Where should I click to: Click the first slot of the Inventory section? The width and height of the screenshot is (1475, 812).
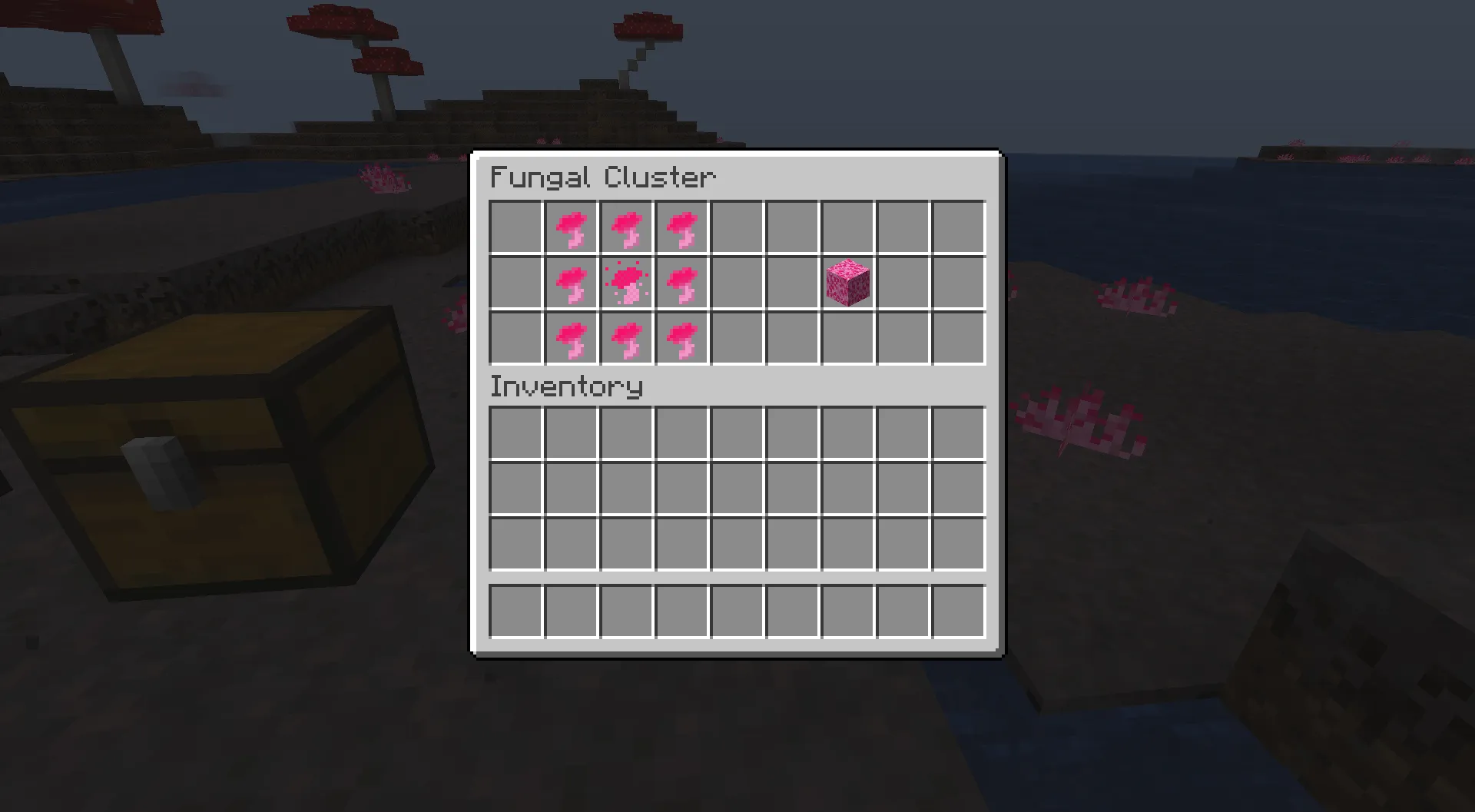pyautogui.click(x=515, y=434)
